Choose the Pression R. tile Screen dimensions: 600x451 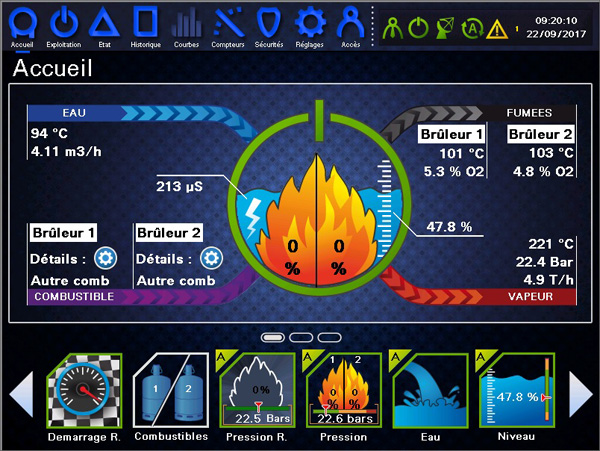pyautogui.click(x=254, y=391)
